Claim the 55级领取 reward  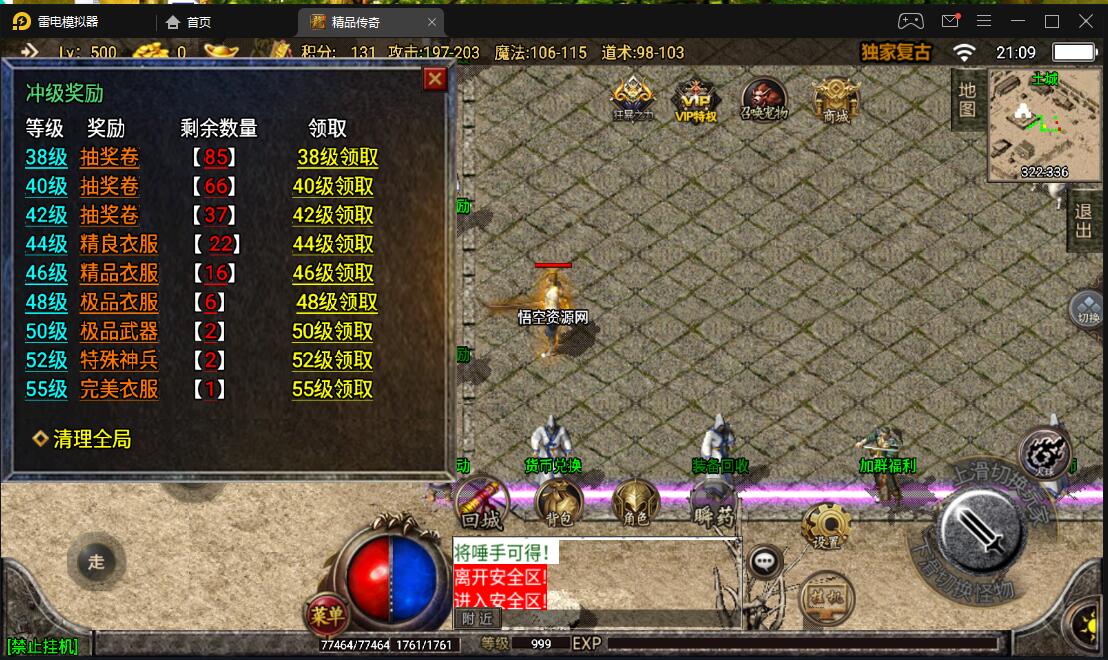pyautogui.click(x=333, y=389)
